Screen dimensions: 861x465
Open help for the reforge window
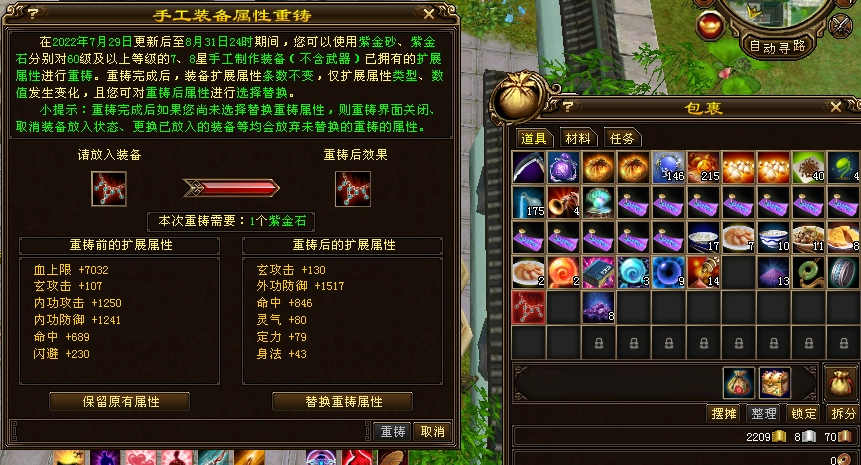(32, 14)
